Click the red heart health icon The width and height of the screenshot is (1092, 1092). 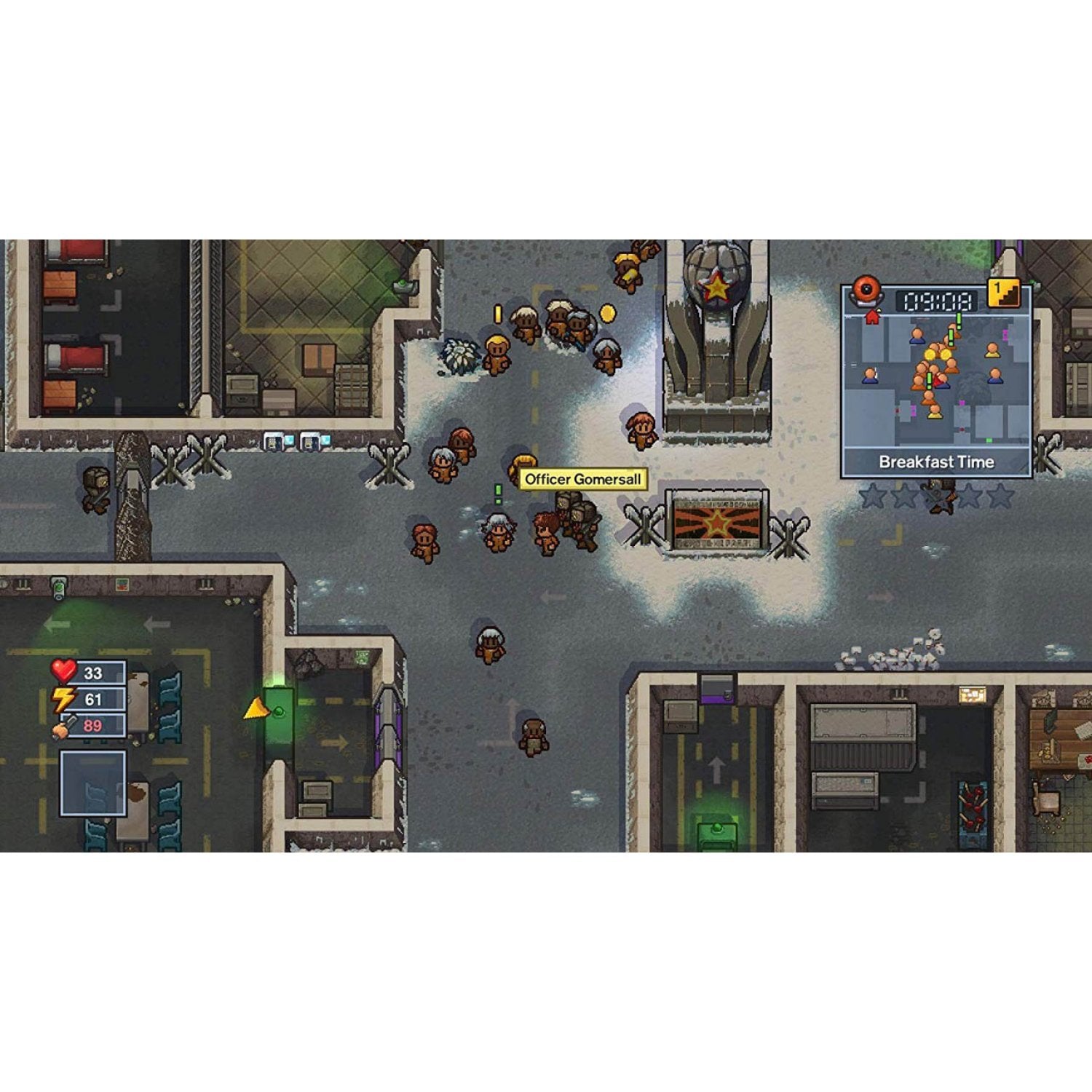[63, 670]
